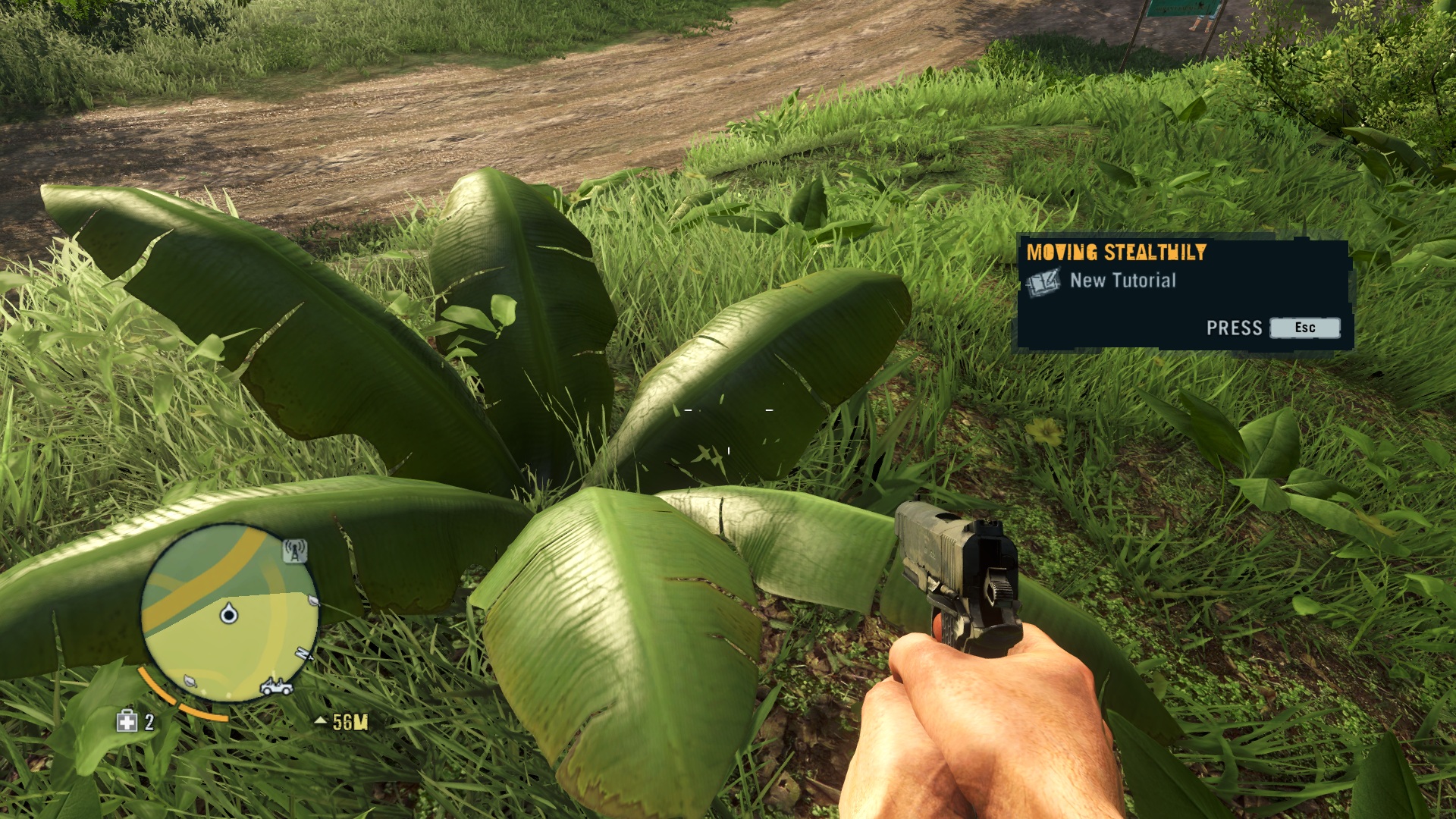Open the Moving Stealthily tutorial notification

(x=1183, y=293)
